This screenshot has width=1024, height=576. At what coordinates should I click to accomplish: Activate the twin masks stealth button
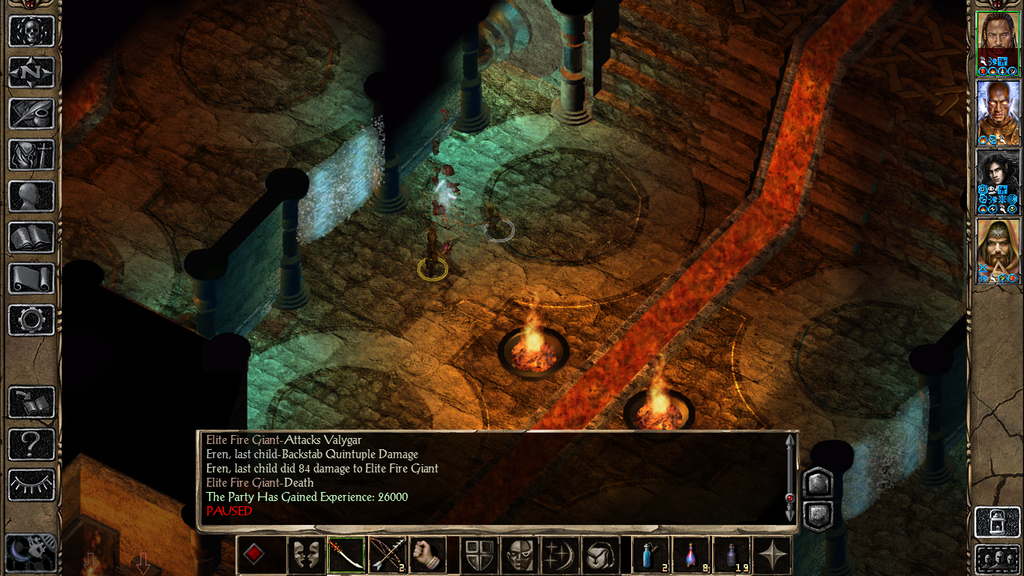click(x=305, y=555)
